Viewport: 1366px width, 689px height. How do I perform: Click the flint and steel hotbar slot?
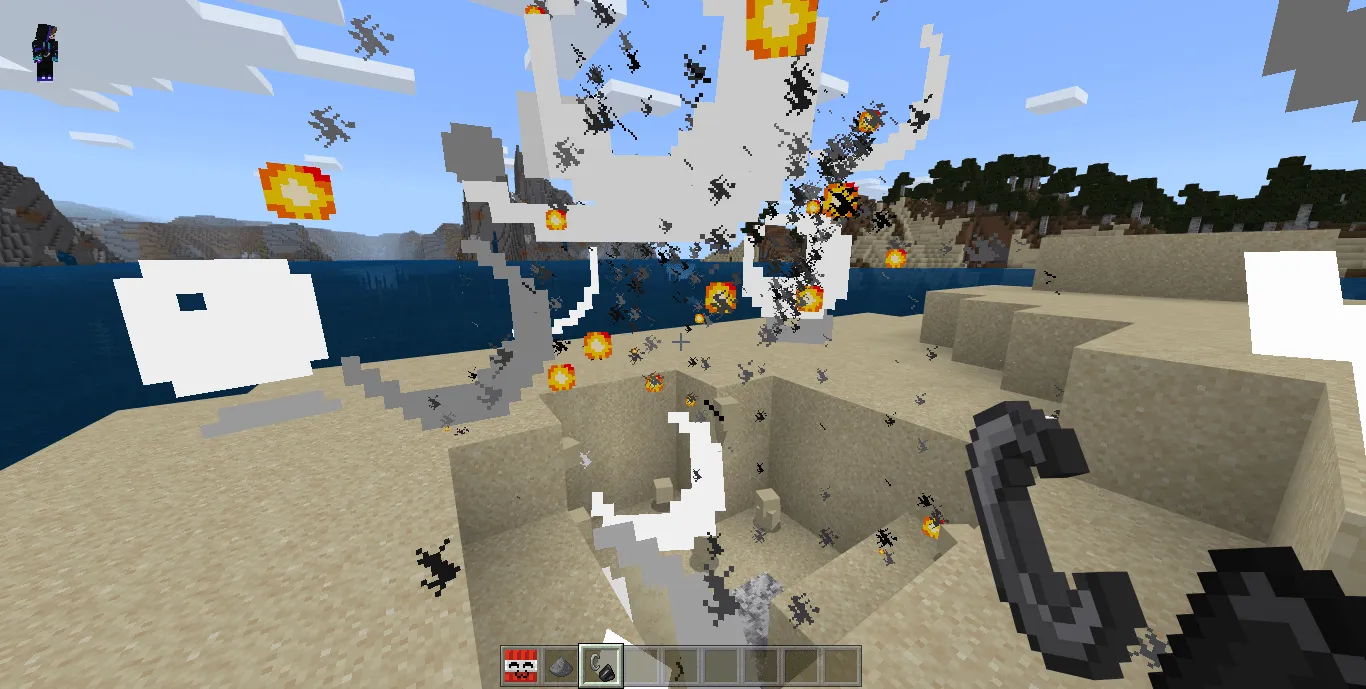pos(601,664)
